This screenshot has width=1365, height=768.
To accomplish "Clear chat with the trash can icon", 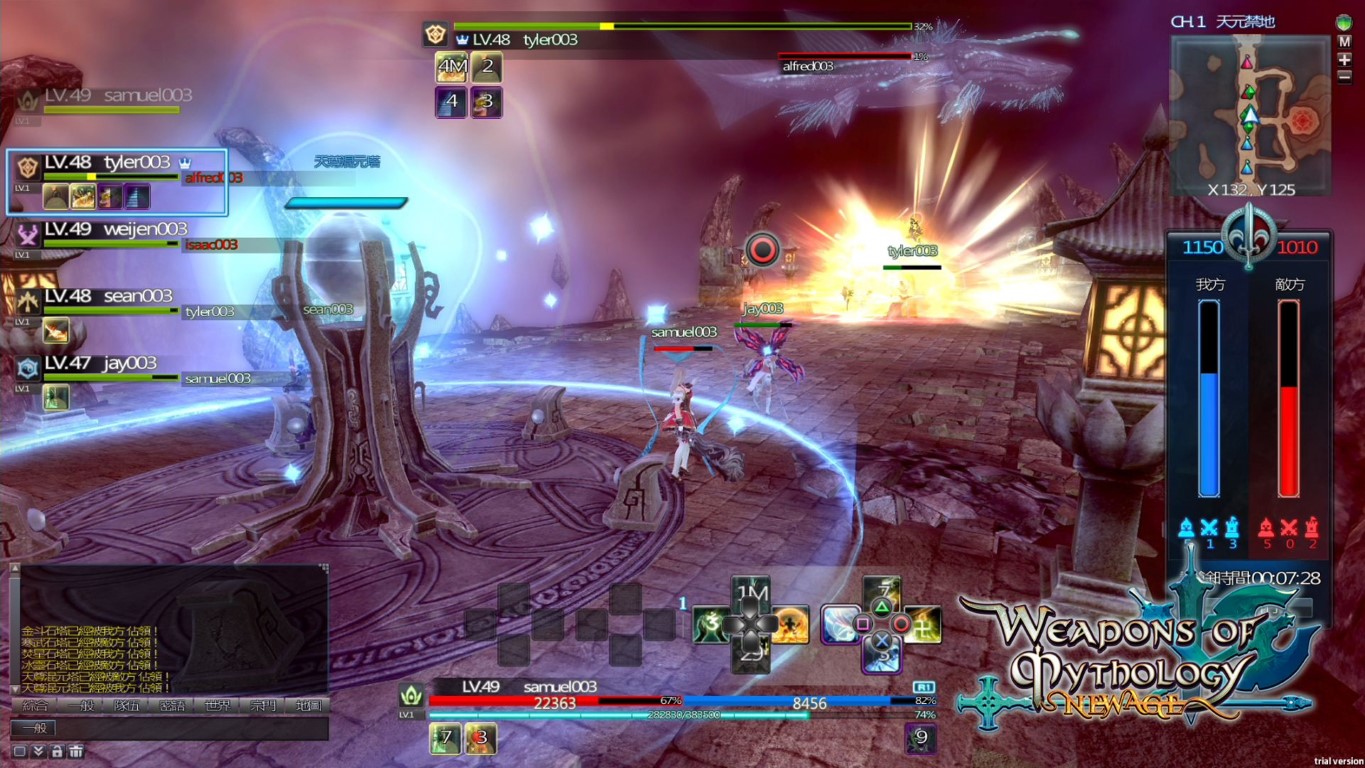I will [76, 751].
